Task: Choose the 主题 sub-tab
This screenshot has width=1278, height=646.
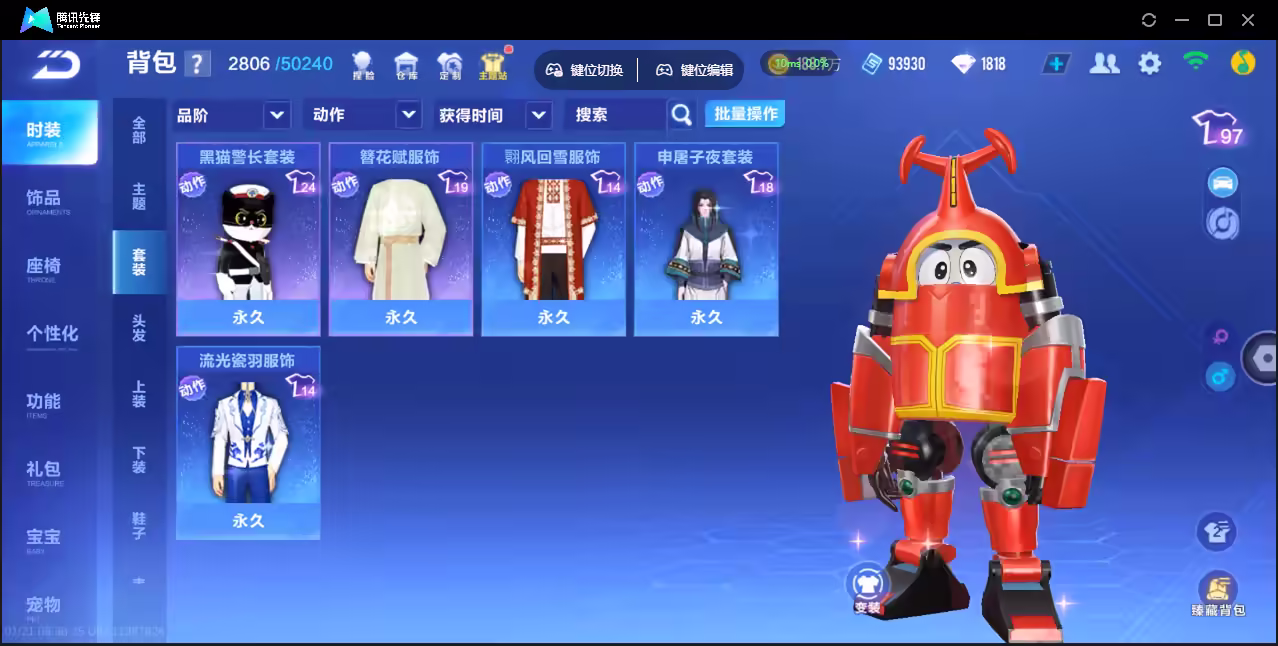Action: pyautogui.click(x=139, y=197)
